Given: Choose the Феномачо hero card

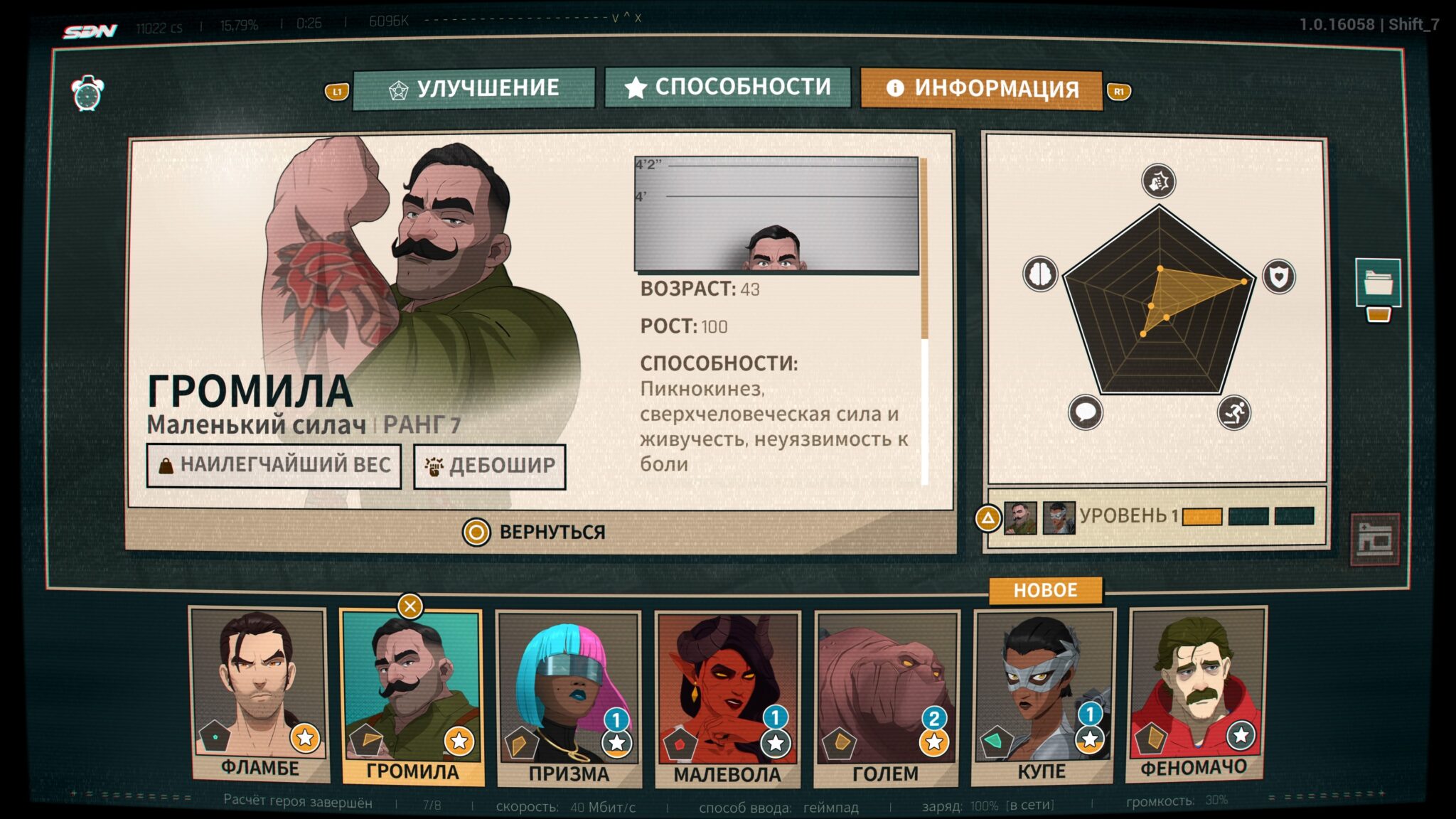Looking at the screenshot, I should click(x=1197, y=694).
